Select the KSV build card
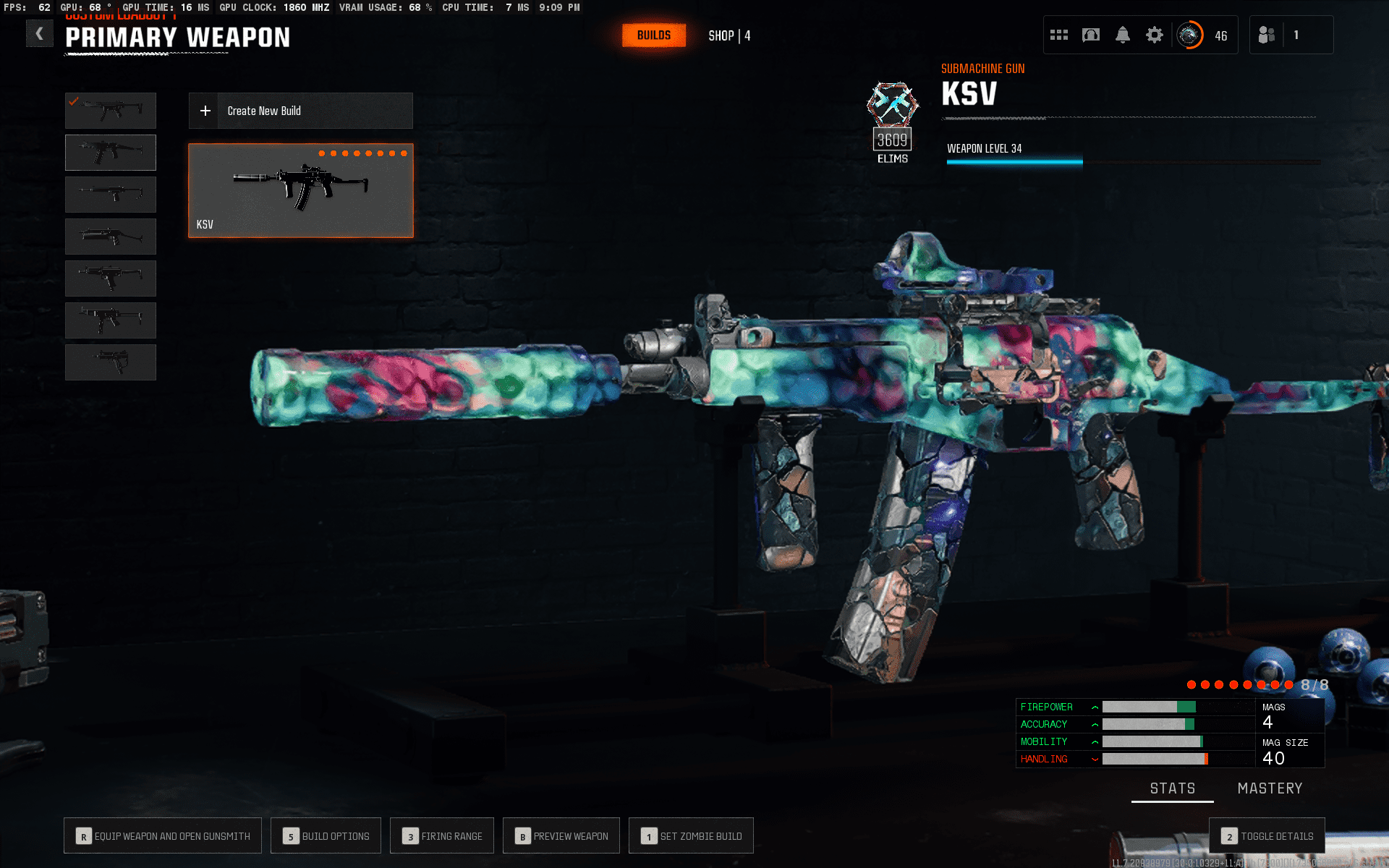The height and width of the screenshot is (868, 1389). click(300, 190)
